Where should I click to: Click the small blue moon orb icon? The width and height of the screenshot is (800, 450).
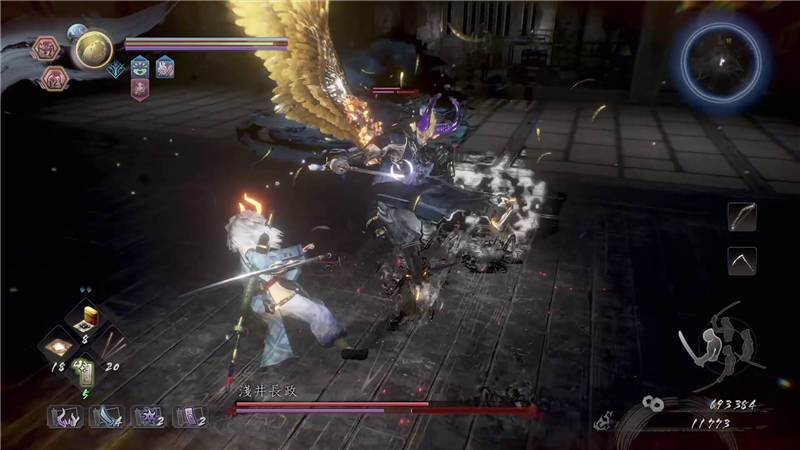click(x=77, y=31)
